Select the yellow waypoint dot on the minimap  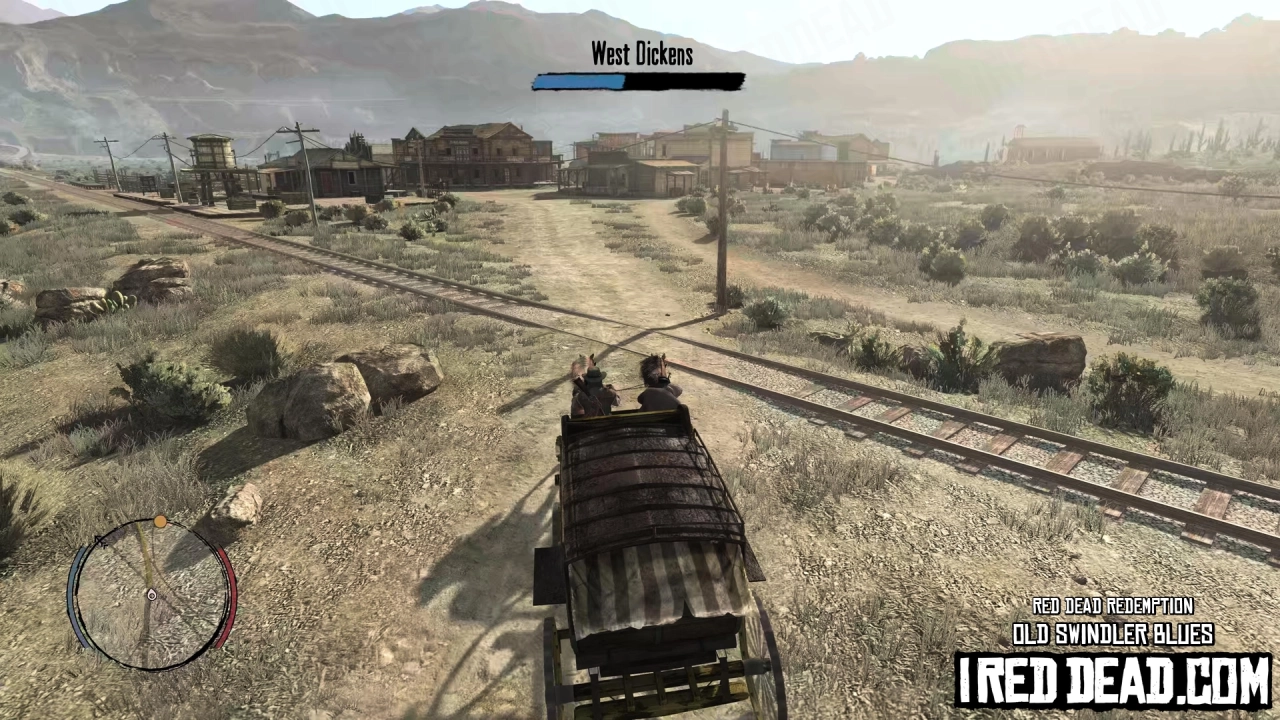pos(160,521)
